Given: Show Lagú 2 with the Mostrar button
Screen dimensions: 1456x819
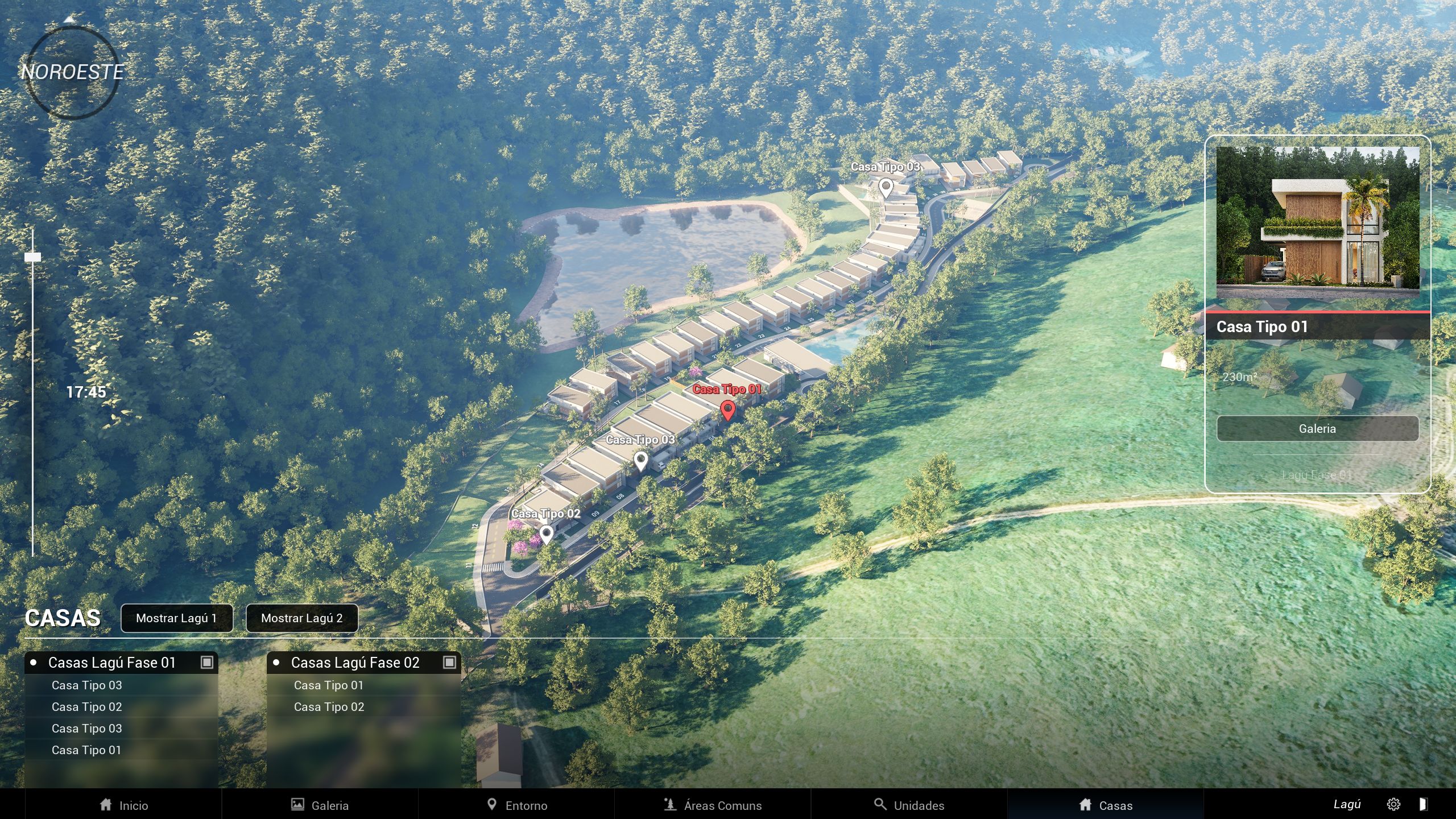Looking at the screenshot, I should coord(301,618).
